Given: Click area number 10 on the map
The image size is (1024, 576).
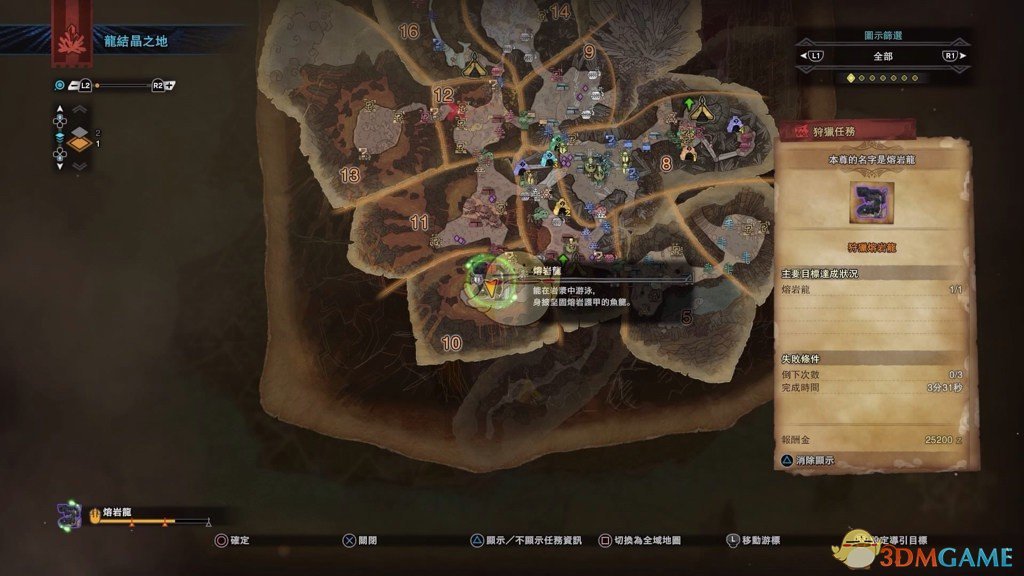Looking at the screenshot, I should 451,343.
